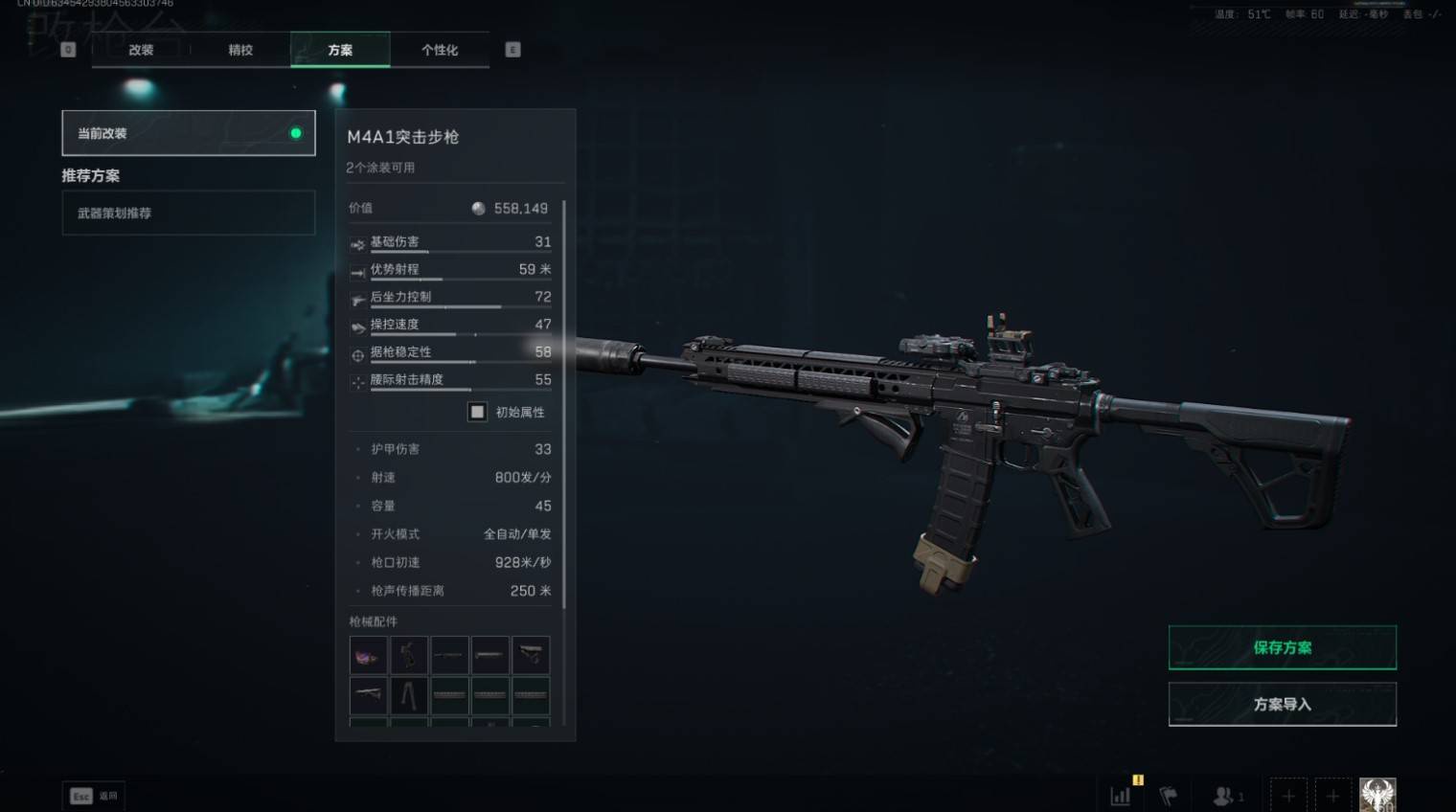This screenshot has width=1456, height=812.
Task: Toggle the 初始属性 checkbox
Action: tap(477, 412)
